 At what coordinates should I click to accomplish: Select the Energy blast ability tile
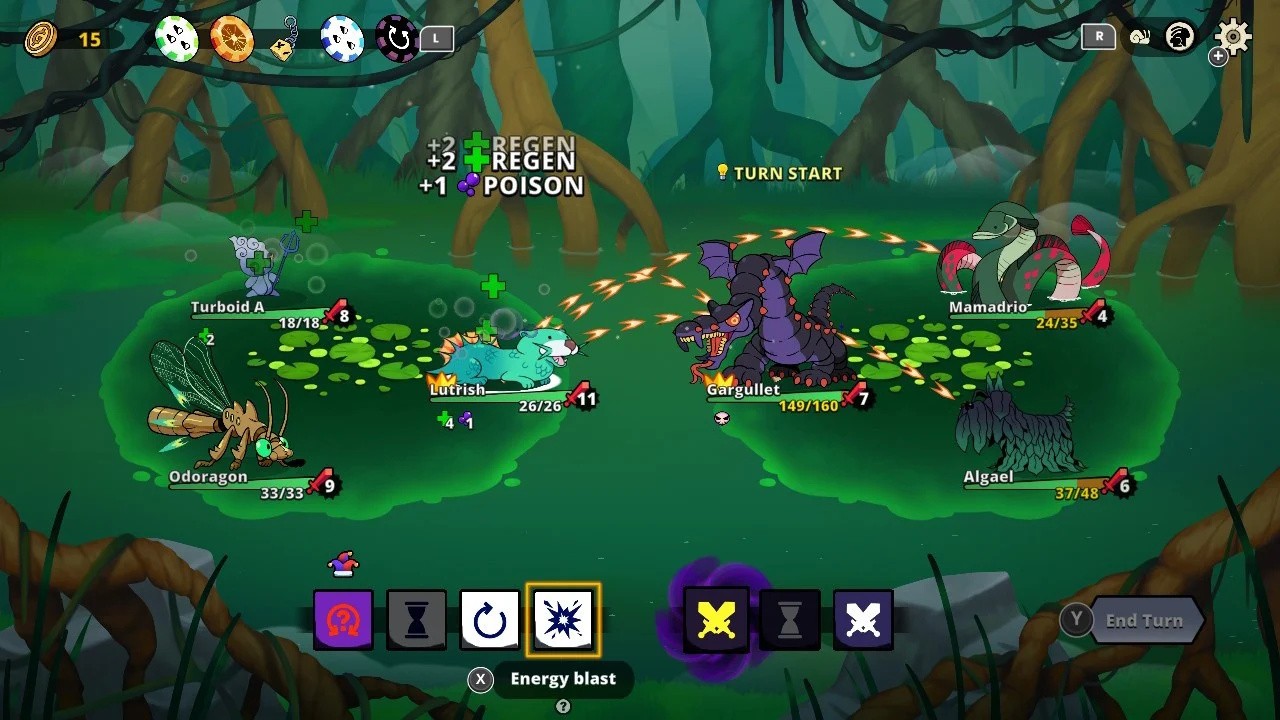[564, 620]
